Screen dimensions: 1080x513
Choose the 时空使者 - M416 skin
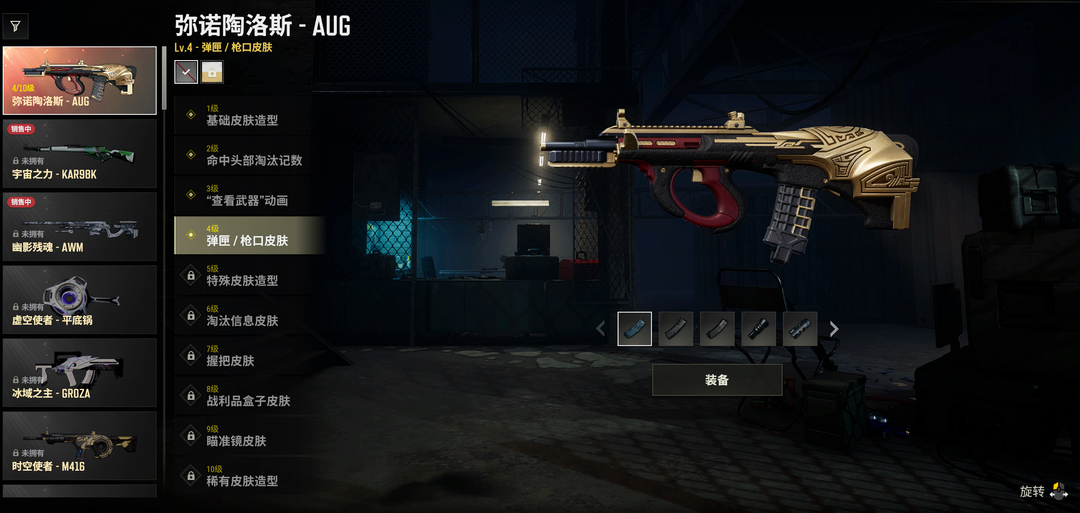[80, 445]
